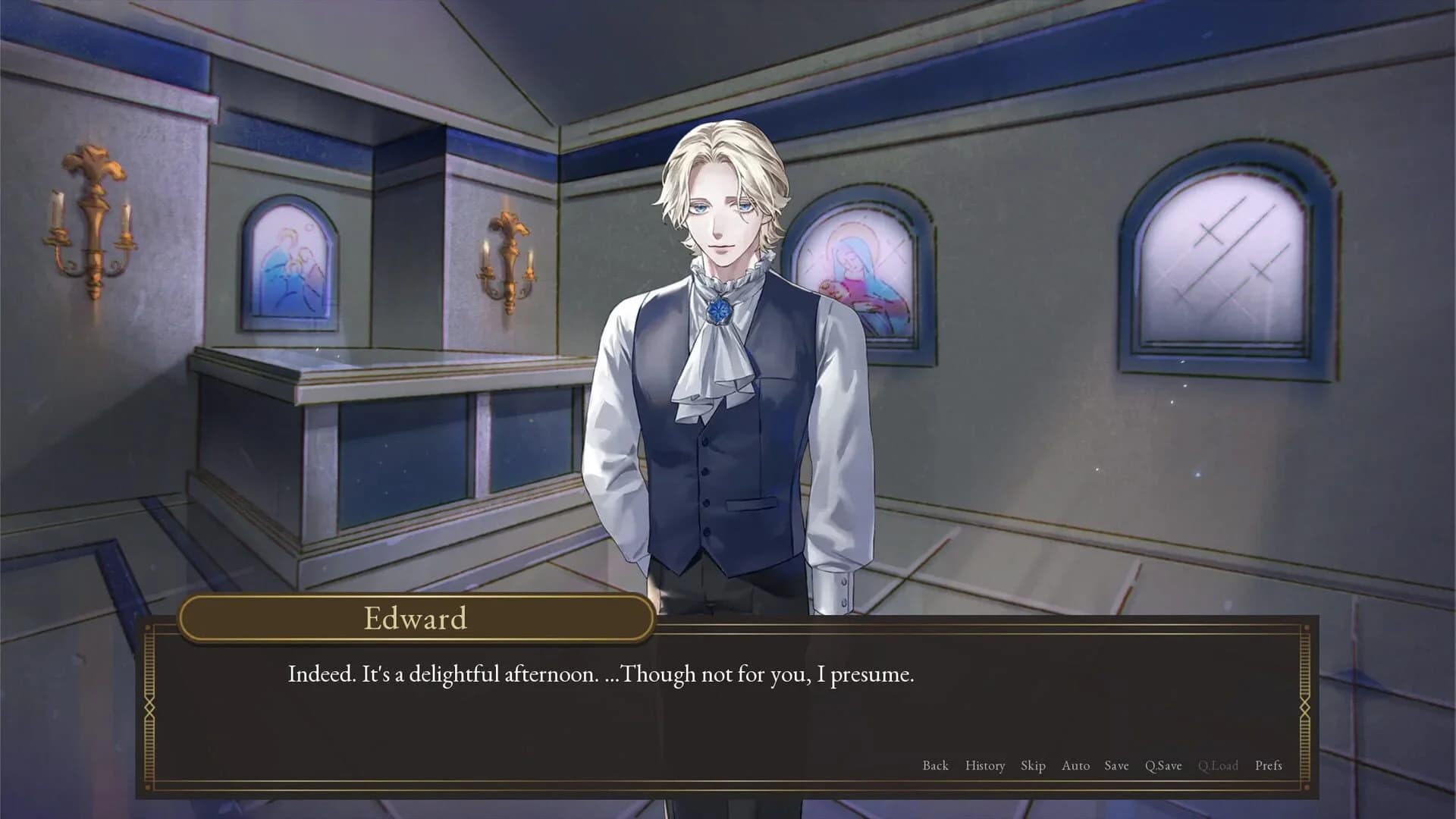Click the grayed-out Q.Load option
The width and height of the screenshot is (1456, 819).
click(1218, 766)
